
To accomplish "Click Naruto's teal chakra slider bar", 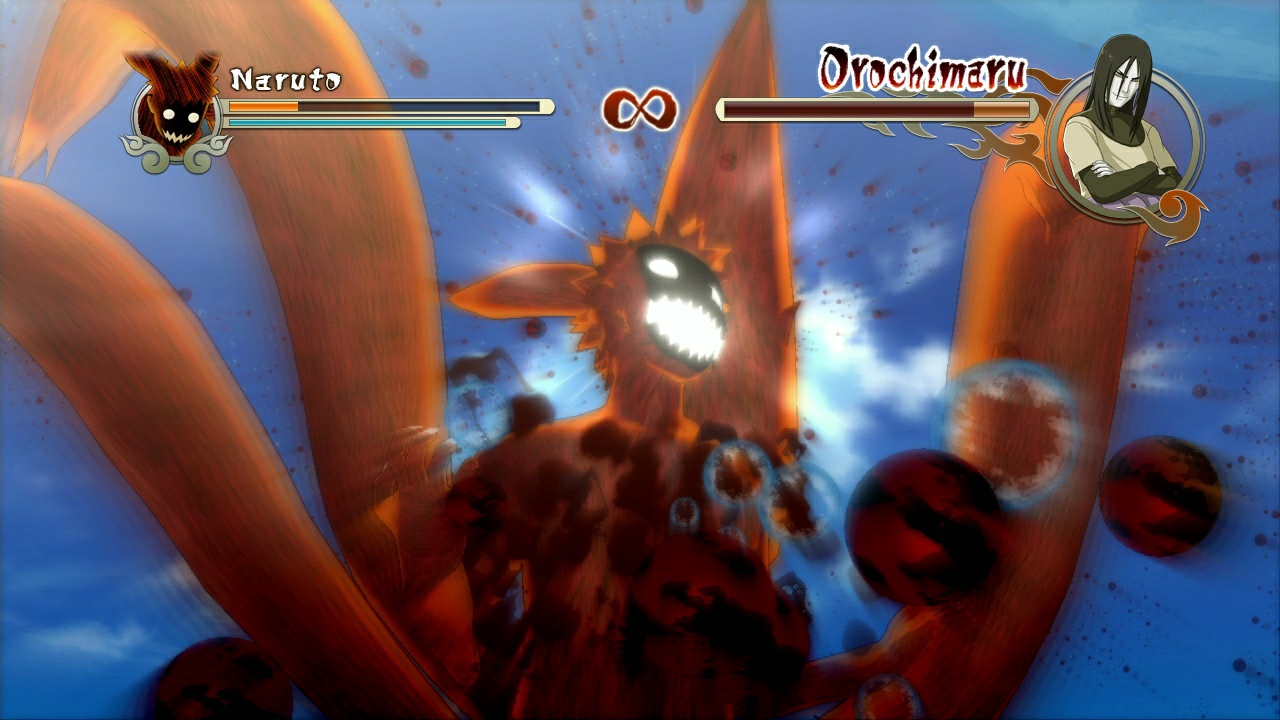I will pos(370,122).
